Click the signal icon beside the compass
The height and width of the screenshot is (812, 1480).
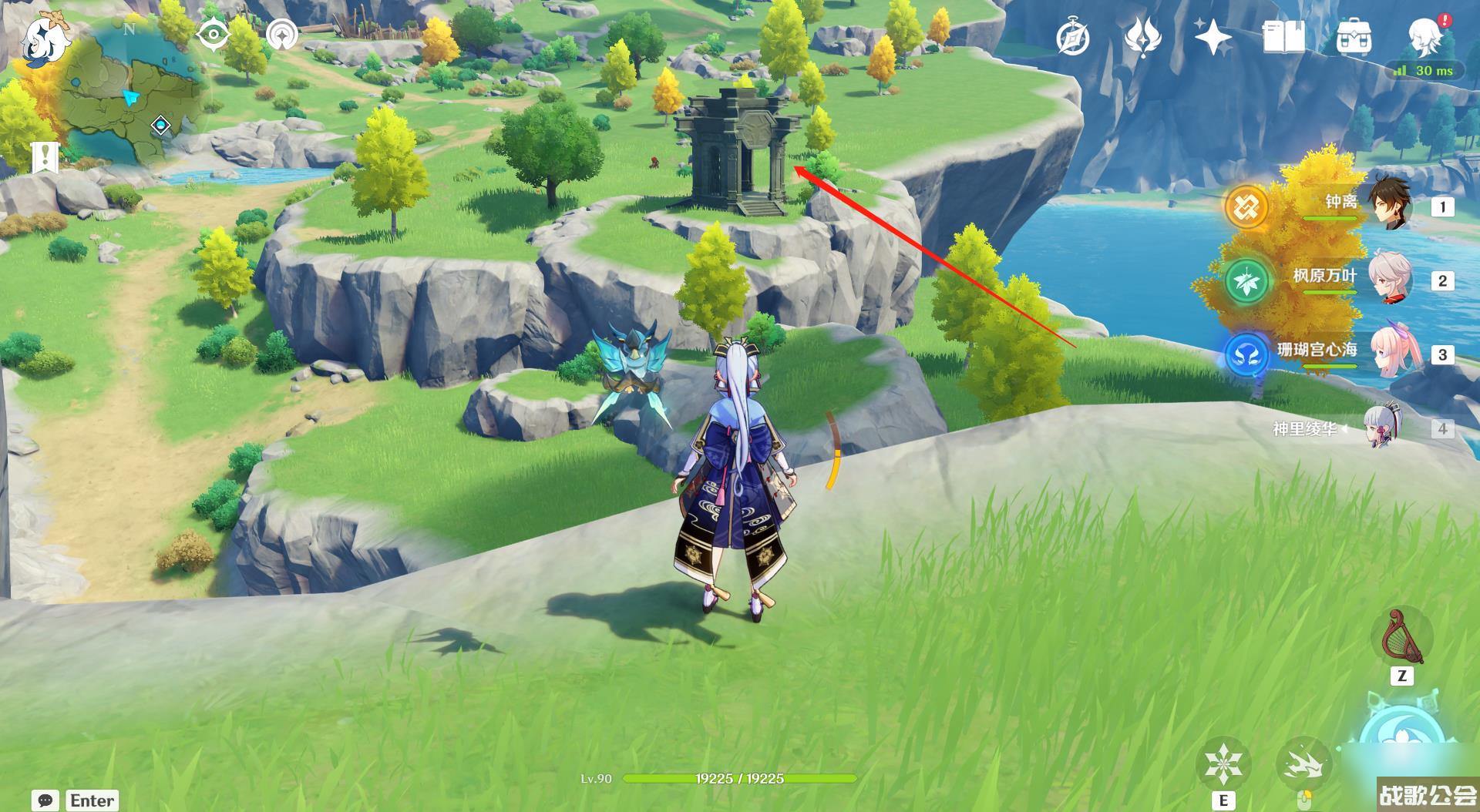pos(283,35)
